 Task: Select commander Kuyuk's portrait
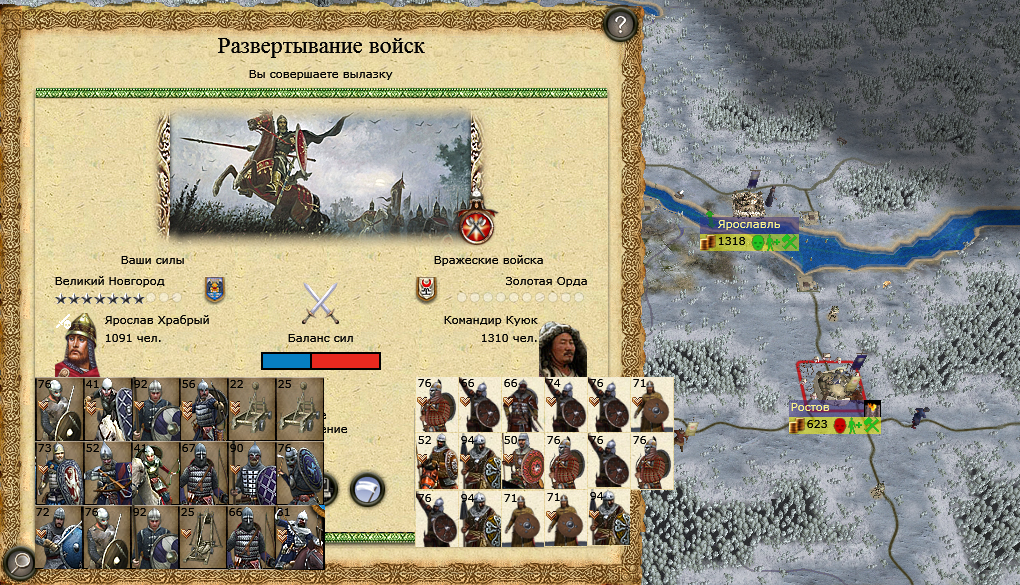click(562, 348)
